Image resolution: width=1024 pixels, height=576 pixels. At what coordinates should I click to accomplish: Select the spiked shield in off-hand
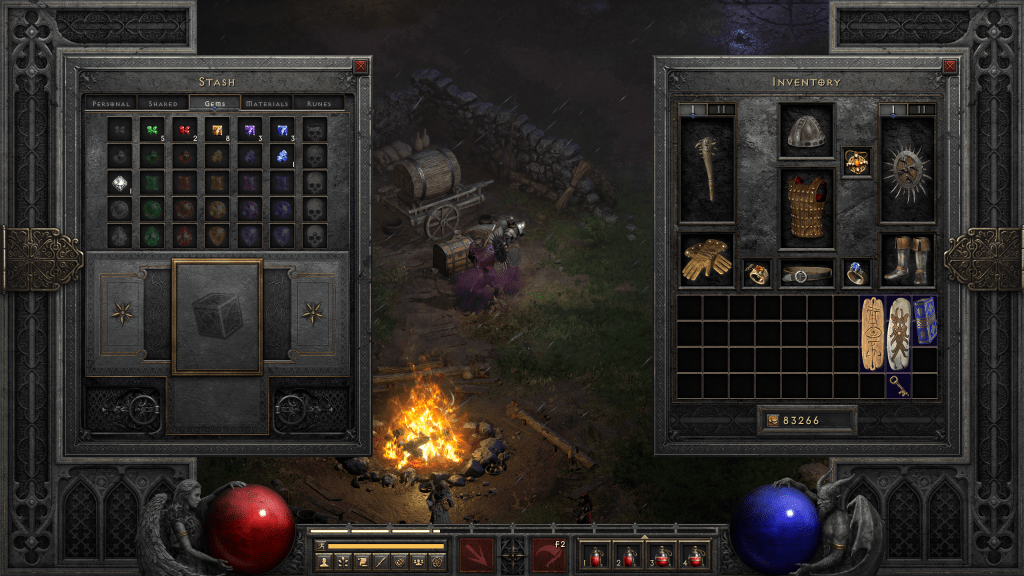pos(907,168)
